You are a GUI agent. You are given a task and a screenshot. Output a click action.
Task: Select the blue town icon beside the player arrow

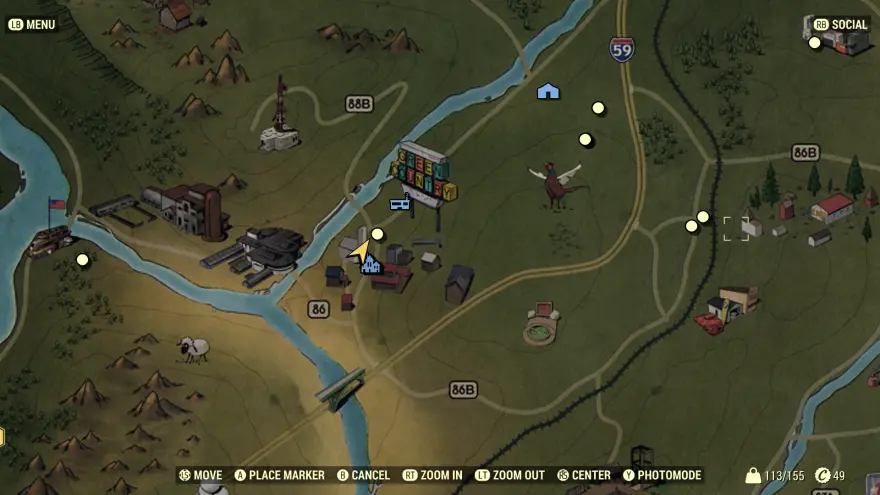coord(371,264)
